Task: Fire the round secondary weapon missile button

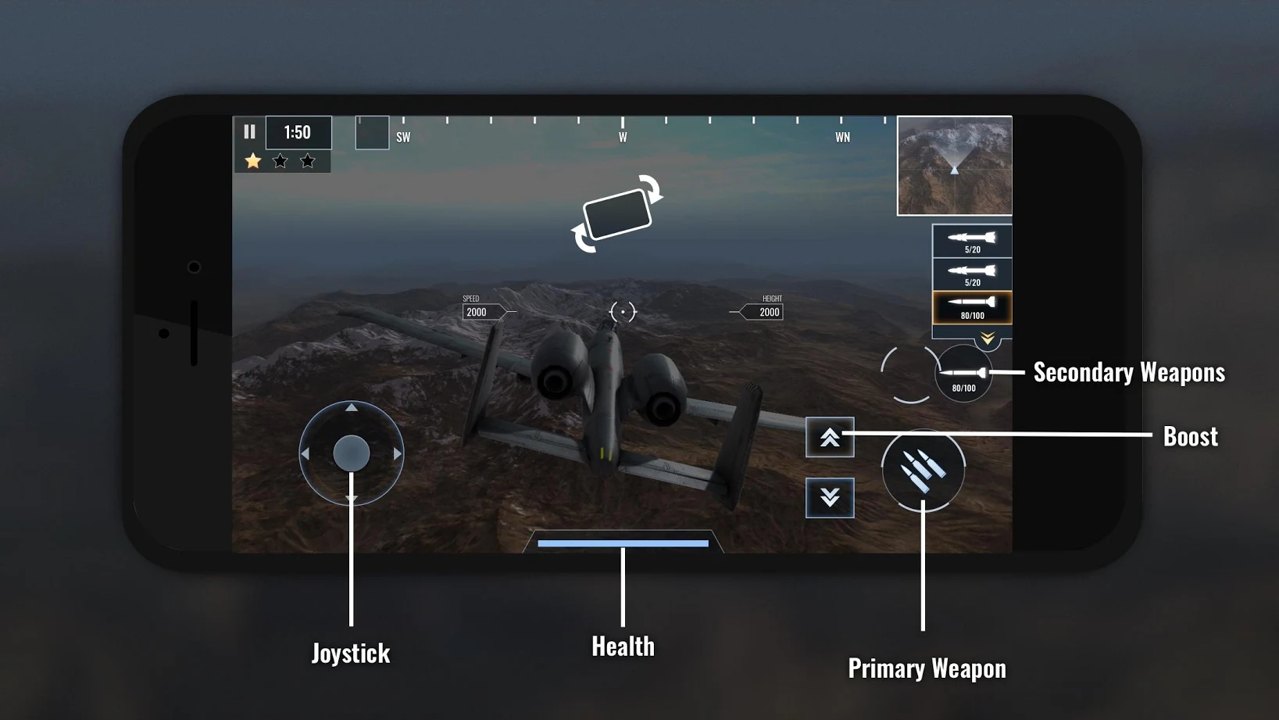Action: click(964, 374)
